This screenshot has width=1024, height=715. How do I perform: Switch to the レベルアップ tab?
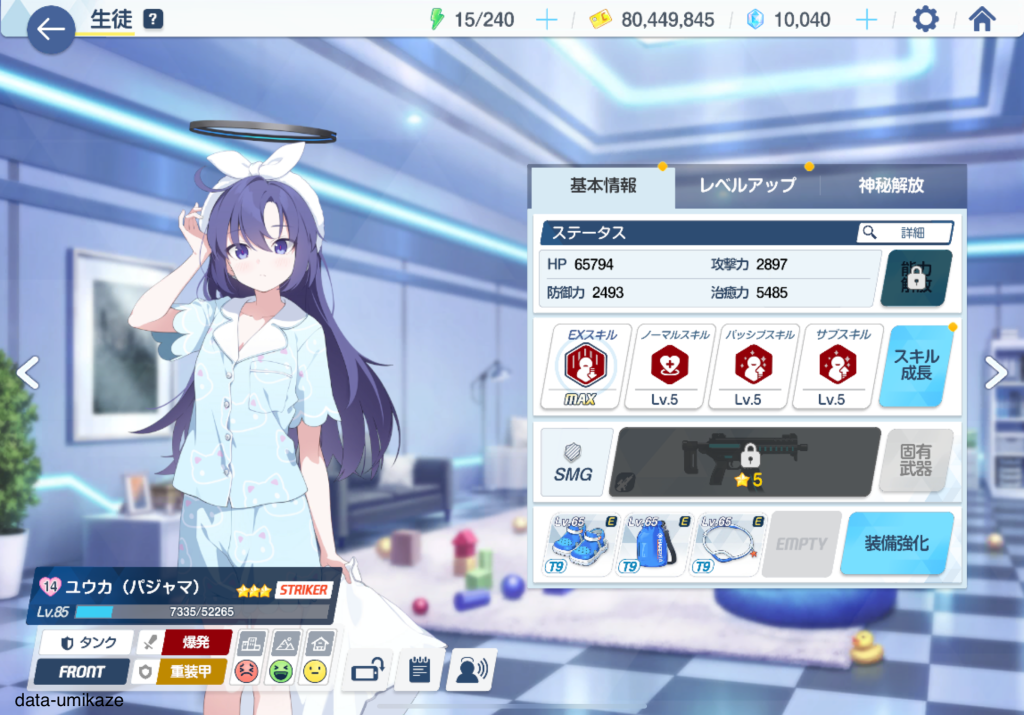(747, 186)
